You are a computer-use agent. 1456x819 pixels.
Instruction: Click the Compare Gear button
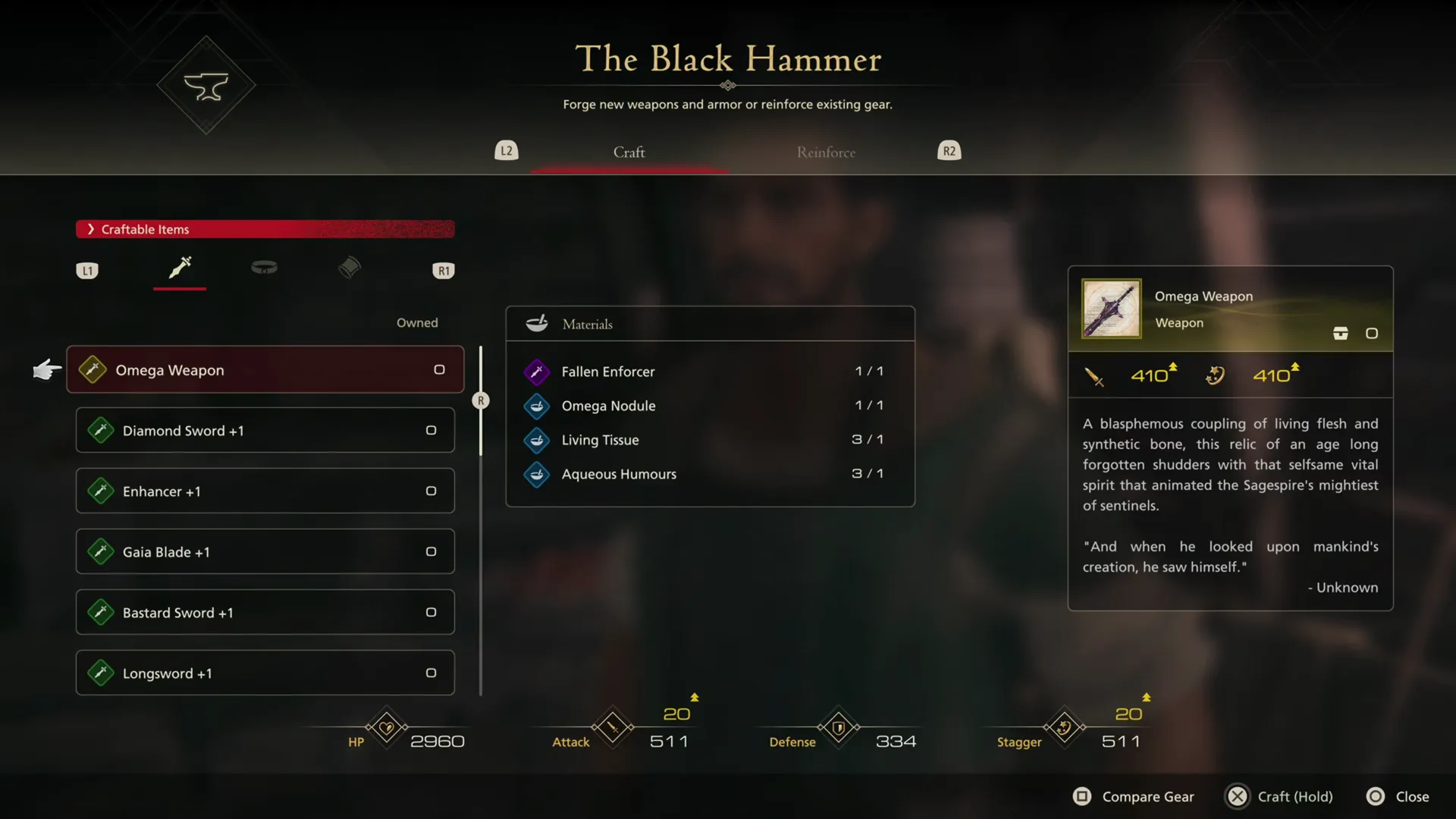pyautogui.click(x=1133, y=796)
